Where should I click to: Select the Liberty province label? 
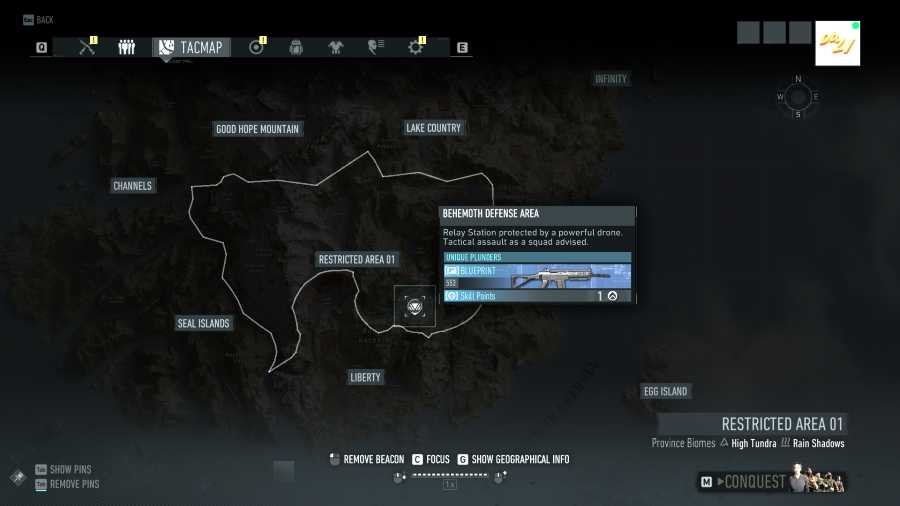pyautogui.click(x=365, y=378)
